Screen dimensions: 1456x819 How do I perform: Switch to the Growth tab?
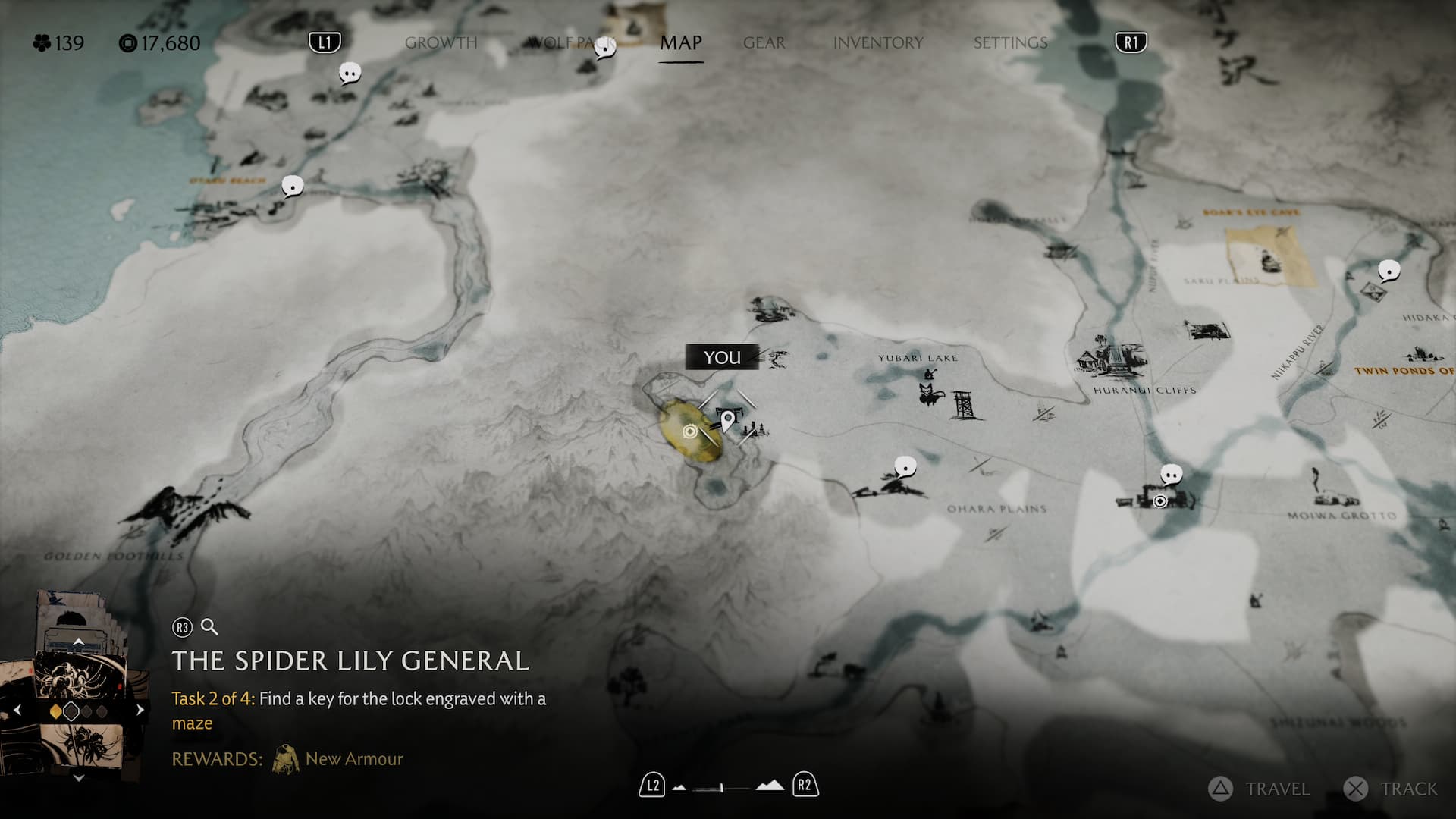click(441, 43)
